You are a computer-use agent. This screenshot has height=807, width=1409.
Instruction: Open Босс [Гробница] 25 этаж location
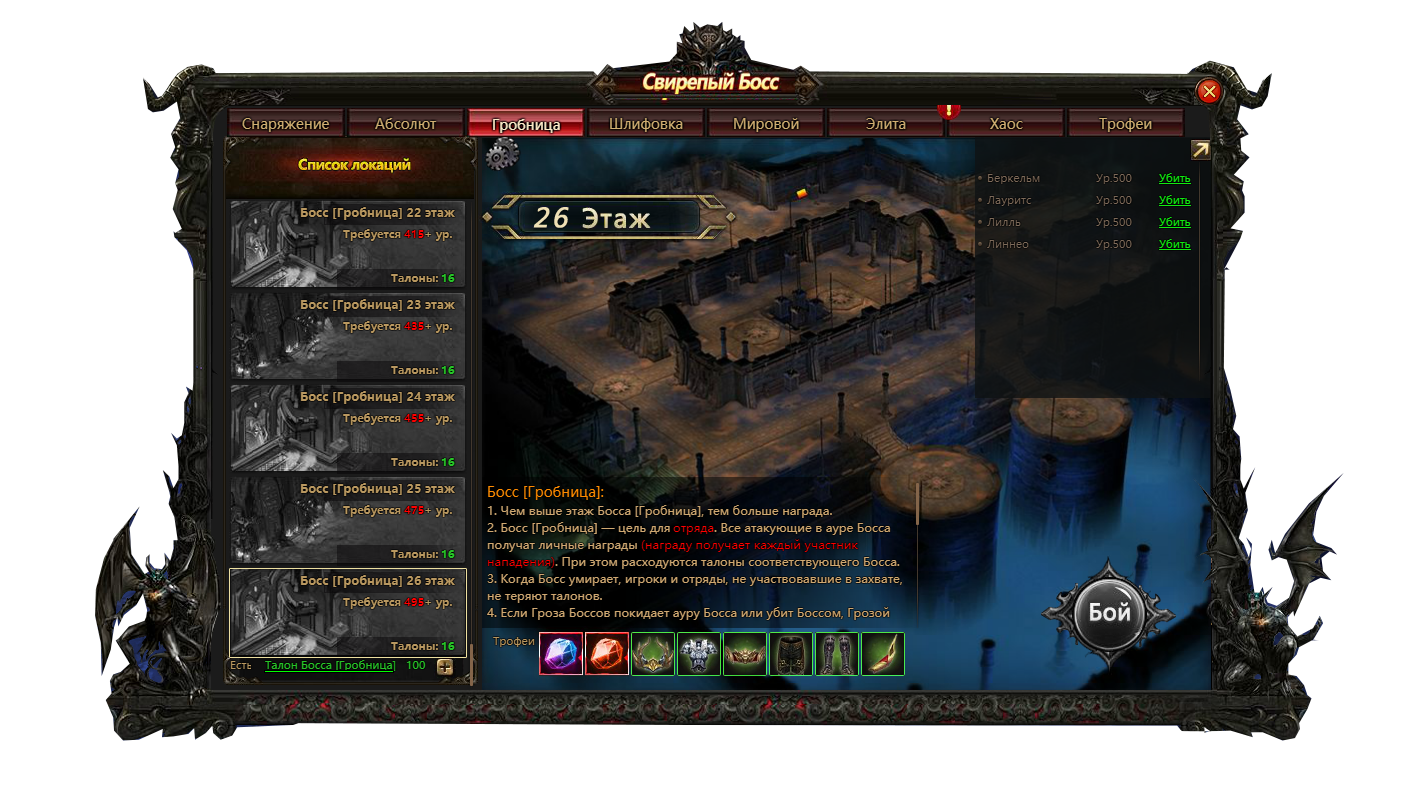tap(347, 520)
